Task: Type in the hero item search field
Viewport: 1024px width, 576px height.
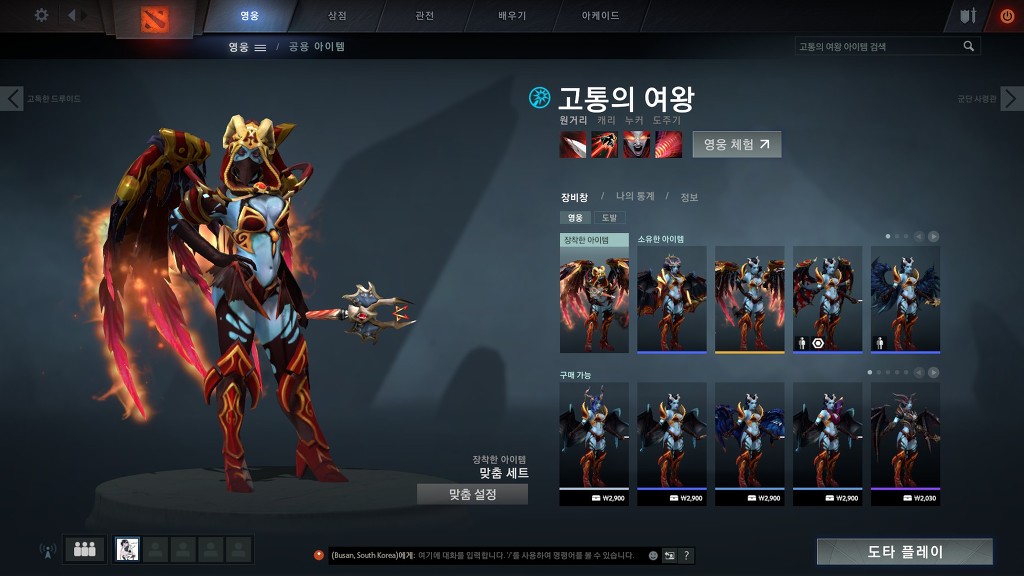Action: 878,46
